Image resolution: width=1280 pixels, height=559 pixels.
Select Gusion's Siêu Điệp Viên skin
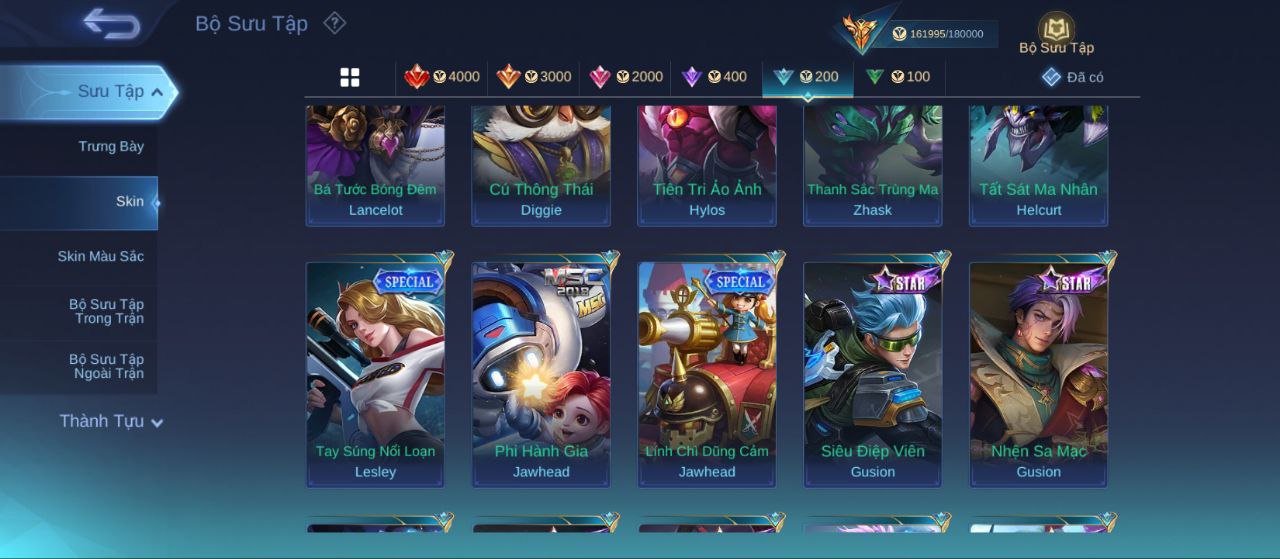coord(873,370)
